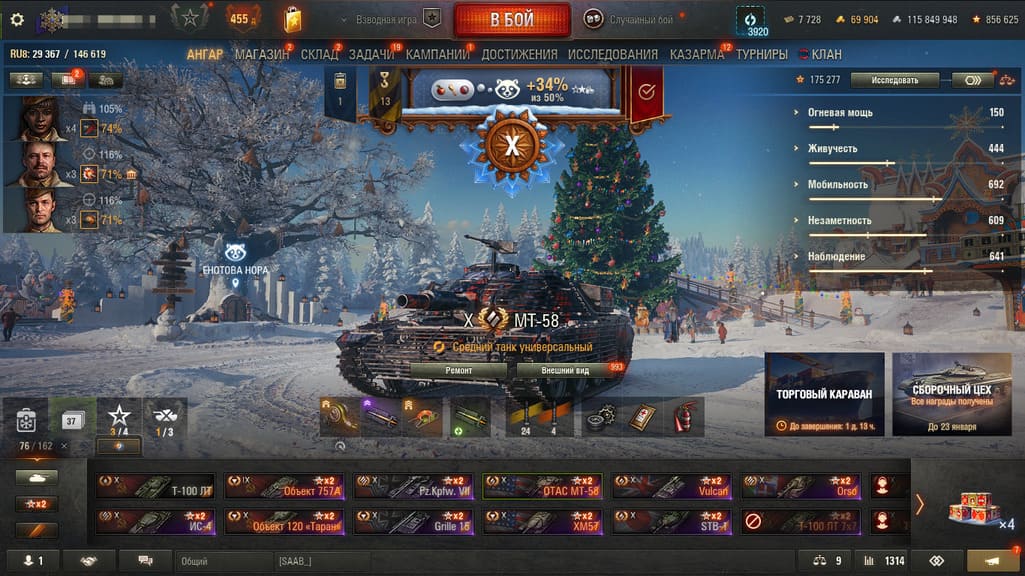Open the КЛАН tab
Viewport: 1025px width, 576px height.
(x=826, y=54)
